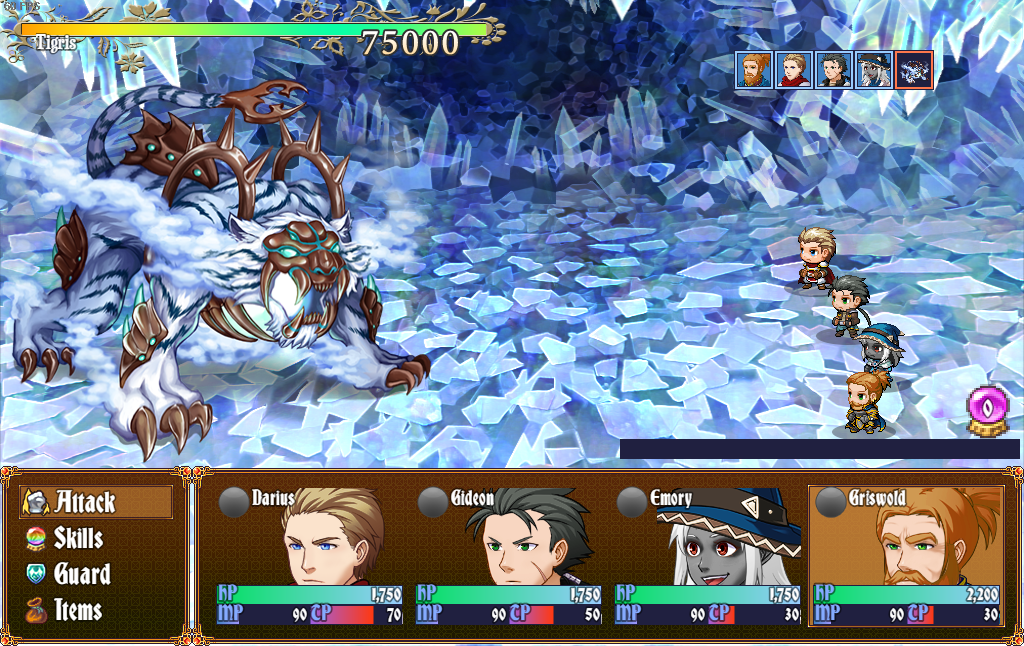Image resolution: width=1024 pixels, height=646 pixels.
Task: Choose Griswold's highlighted party panel
Action: tap(906, 556)
